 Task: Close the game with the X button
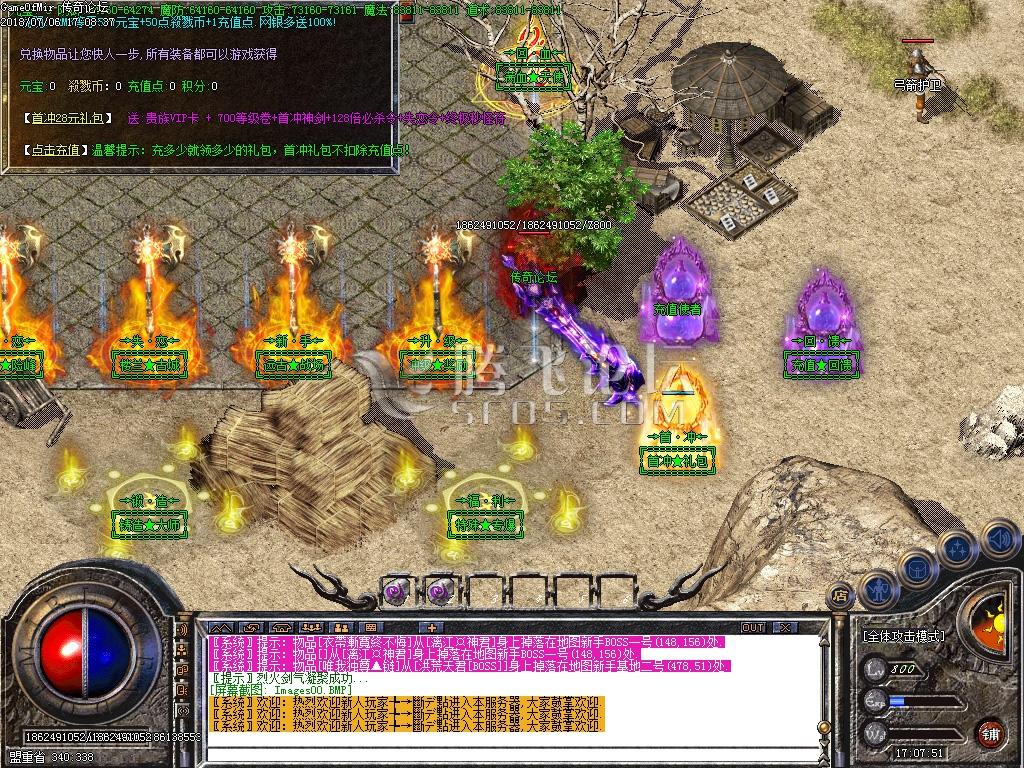(788, 627)
